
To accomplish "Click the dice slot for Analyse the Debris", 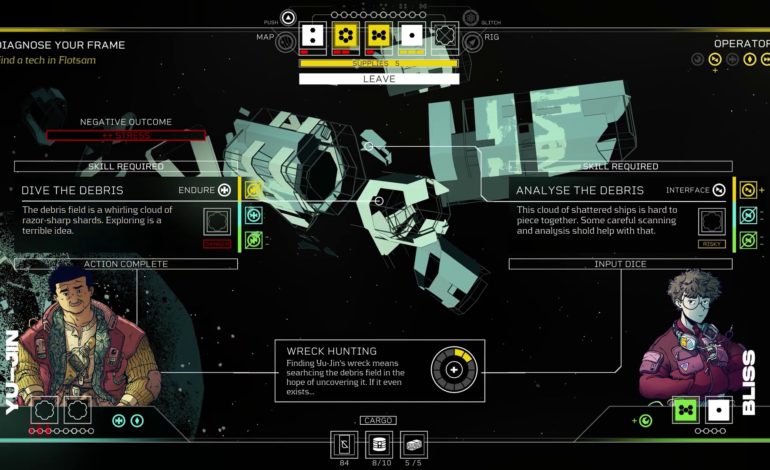I will [x=713, y=221].
